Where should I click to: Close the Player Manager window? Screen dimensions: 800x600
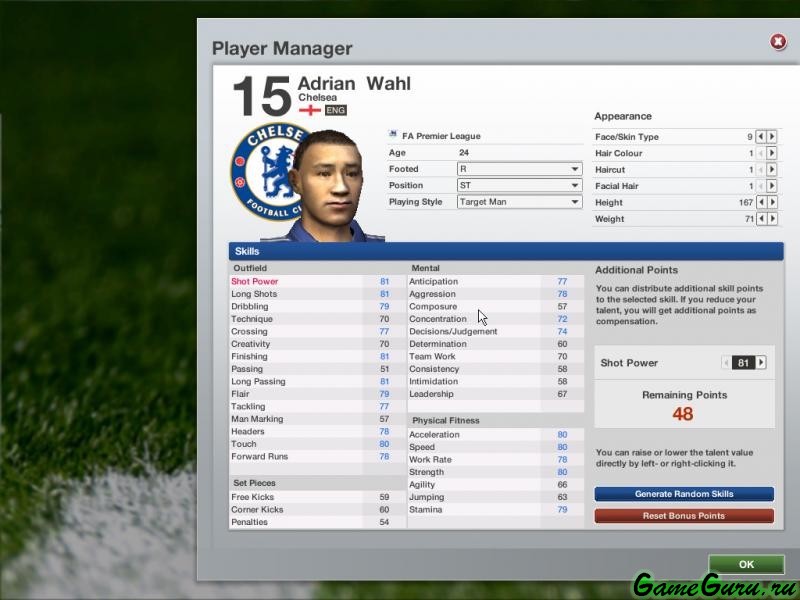(x=778, y=42)
